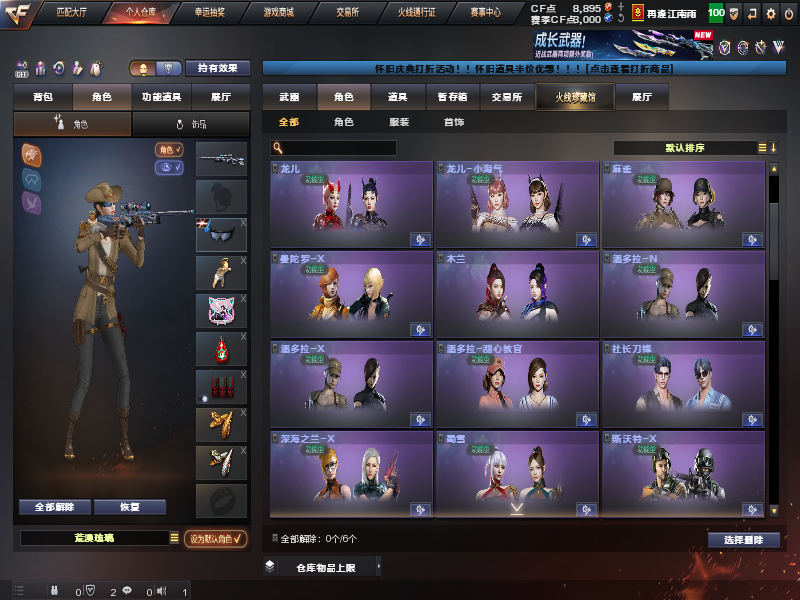Switch to the 背包 backpack tab

click(x=43, y=97)
